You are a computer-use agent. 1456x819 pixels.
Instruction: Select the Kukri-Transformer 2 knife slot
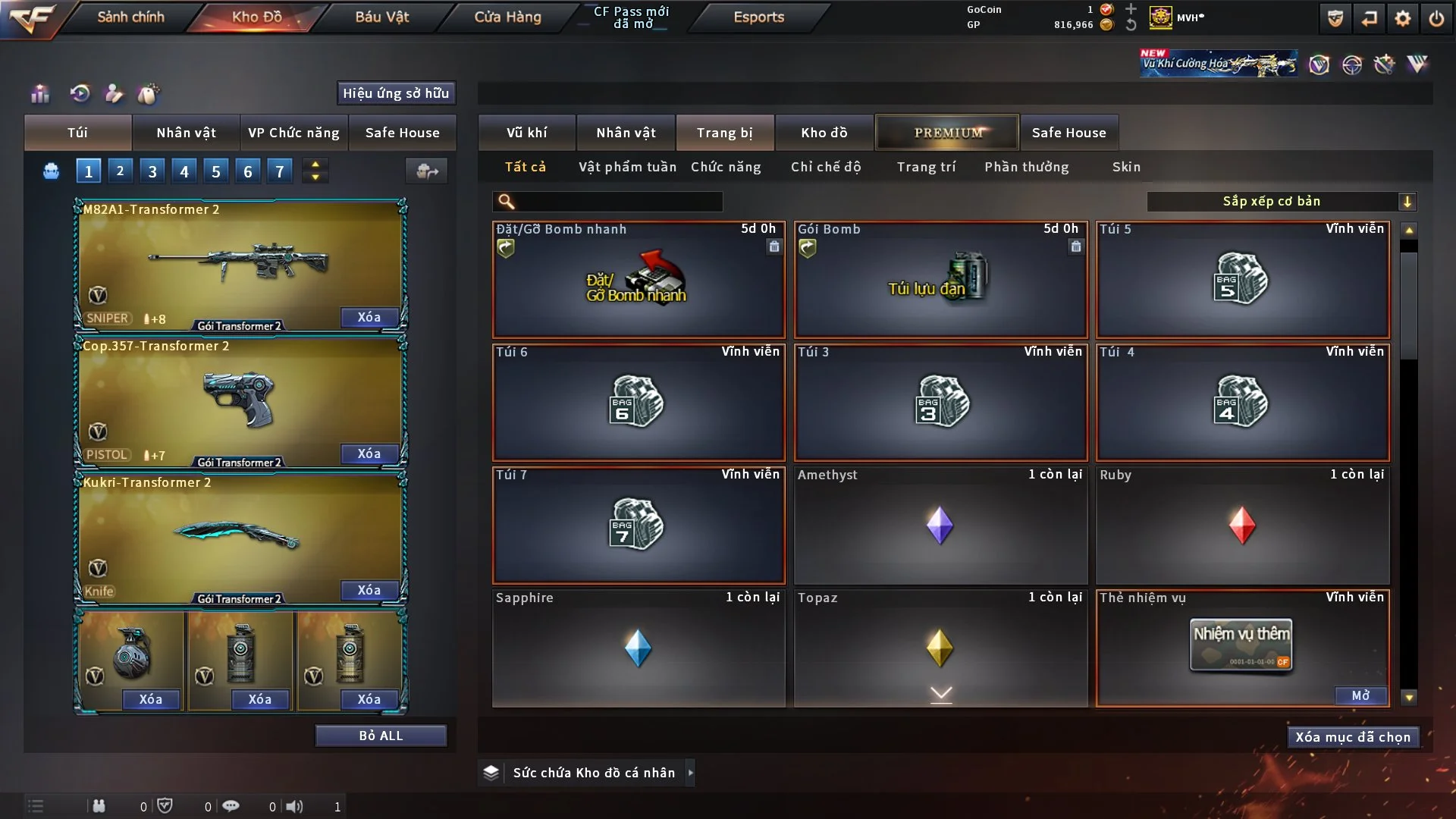pos(239,537)
